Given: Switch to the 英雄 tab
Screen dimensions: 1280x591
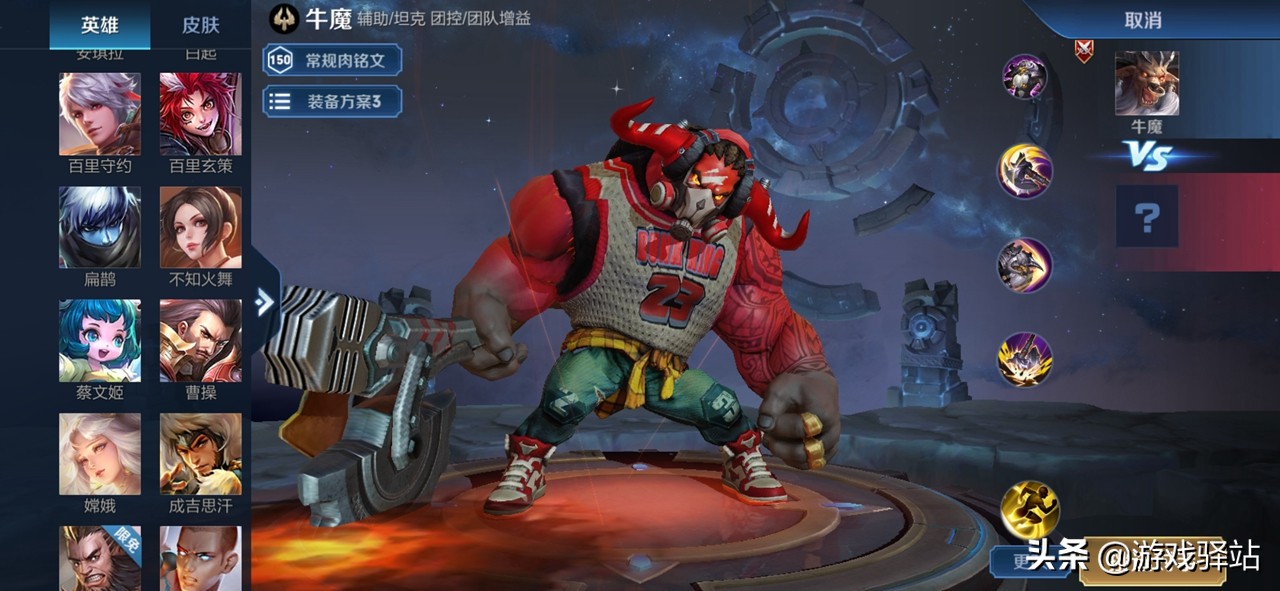Looking at the screenshot, I should click(100, 25).
